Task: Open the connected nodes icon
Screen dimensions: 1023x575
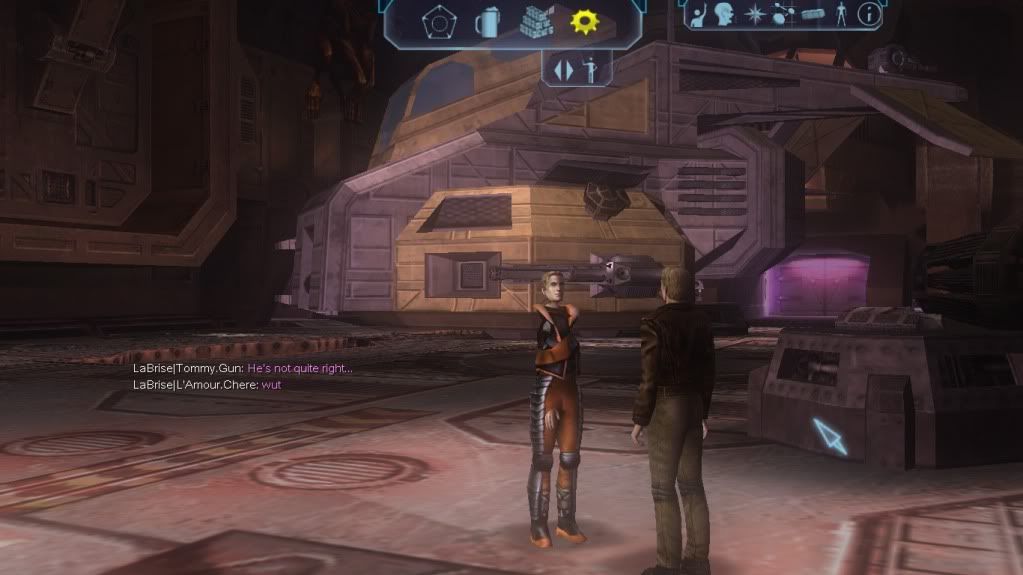Action: 783,15
